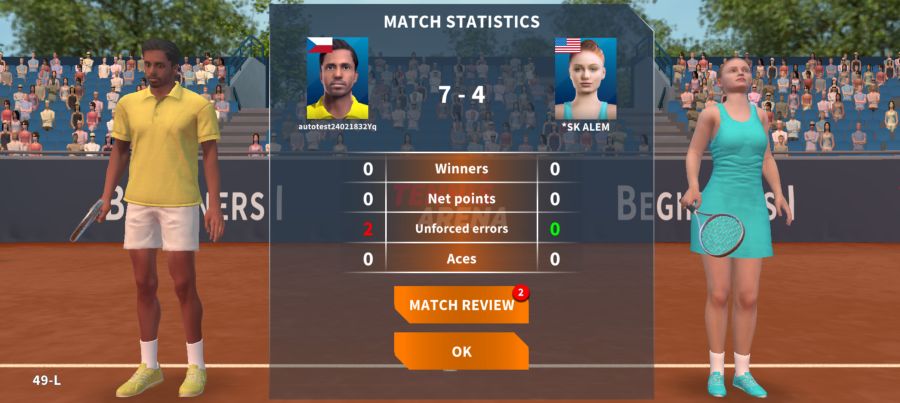Open the Match Review
This screenshot has height=403, width=900.
pyautogui.click(x=461, y=305)
